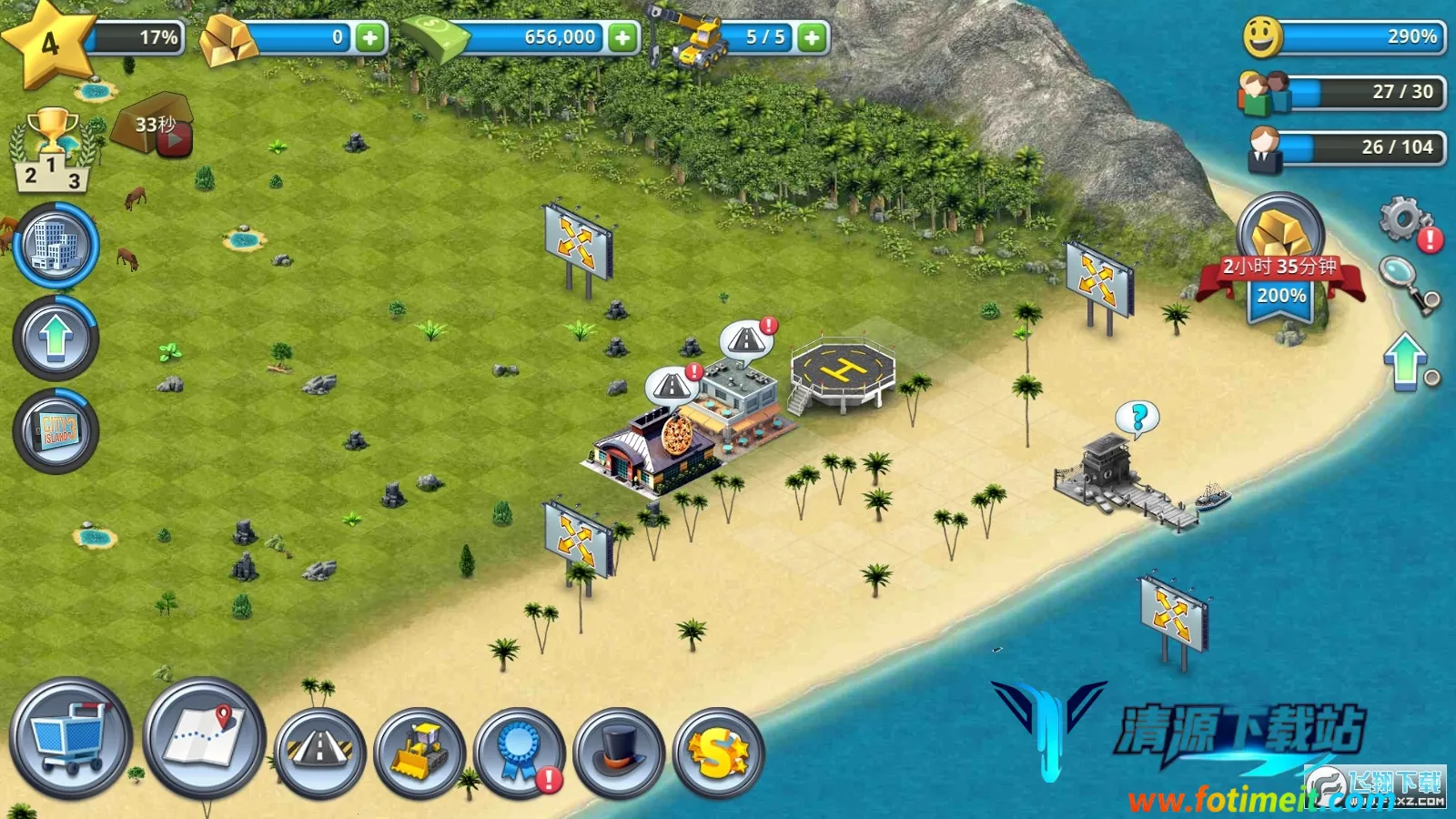Watch the video reward chest
Screen dimensions: 1456x819
(155, 126)
